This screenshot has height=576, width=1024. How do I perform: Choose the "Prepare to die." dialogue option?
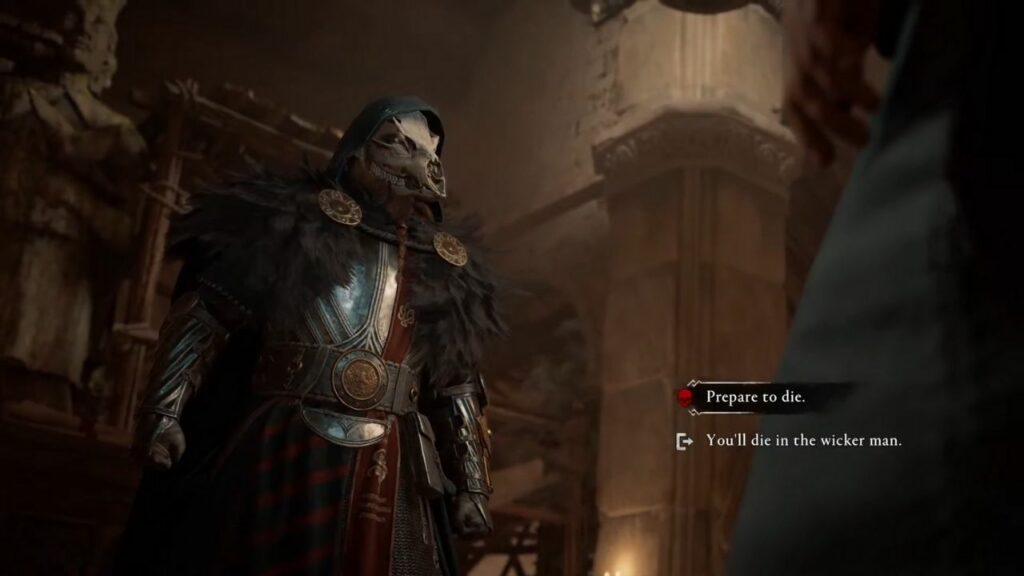pyautogui.click(x=755, y=397)
